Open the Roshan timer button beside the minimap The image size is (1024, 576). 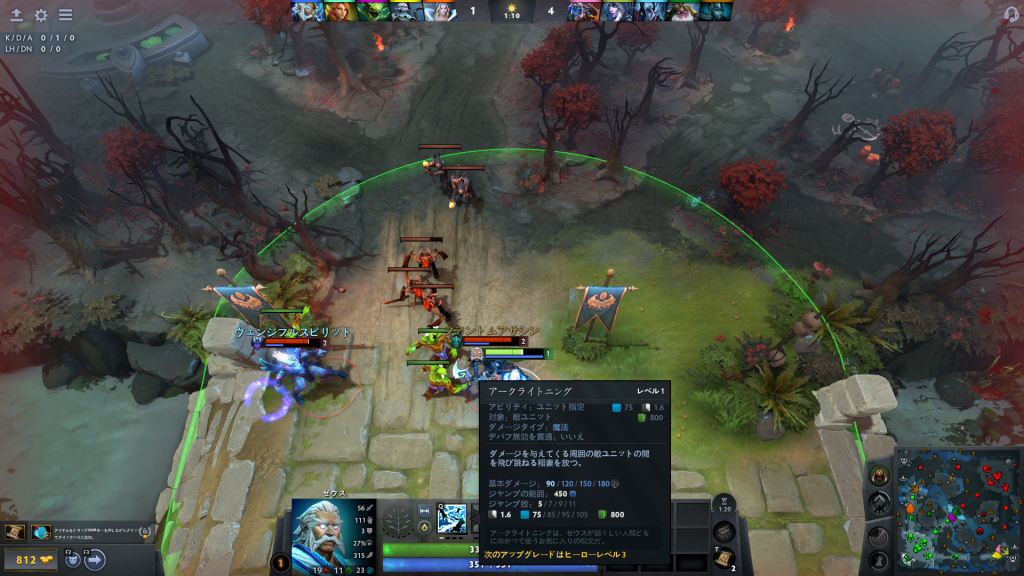tap(877, 476)
